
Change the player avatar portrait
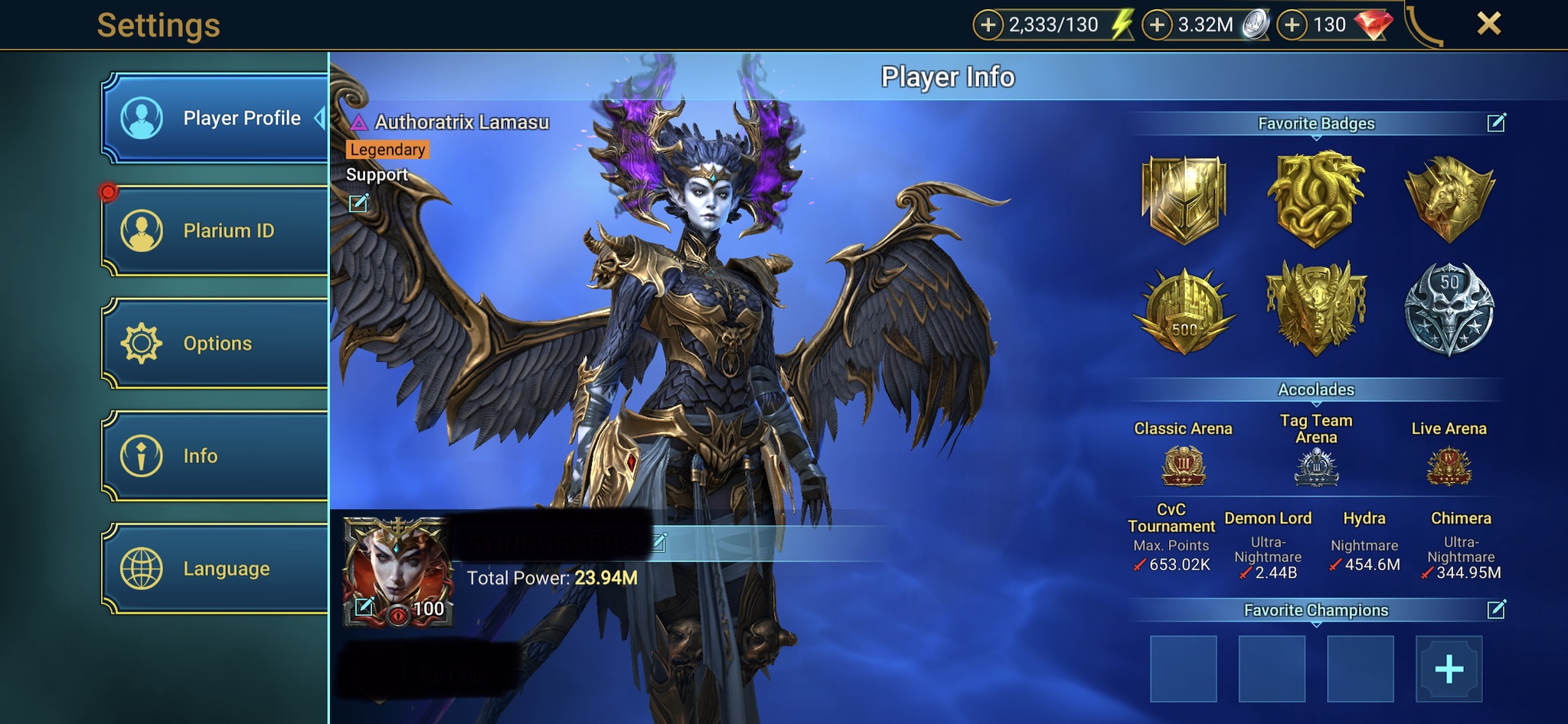364,607
